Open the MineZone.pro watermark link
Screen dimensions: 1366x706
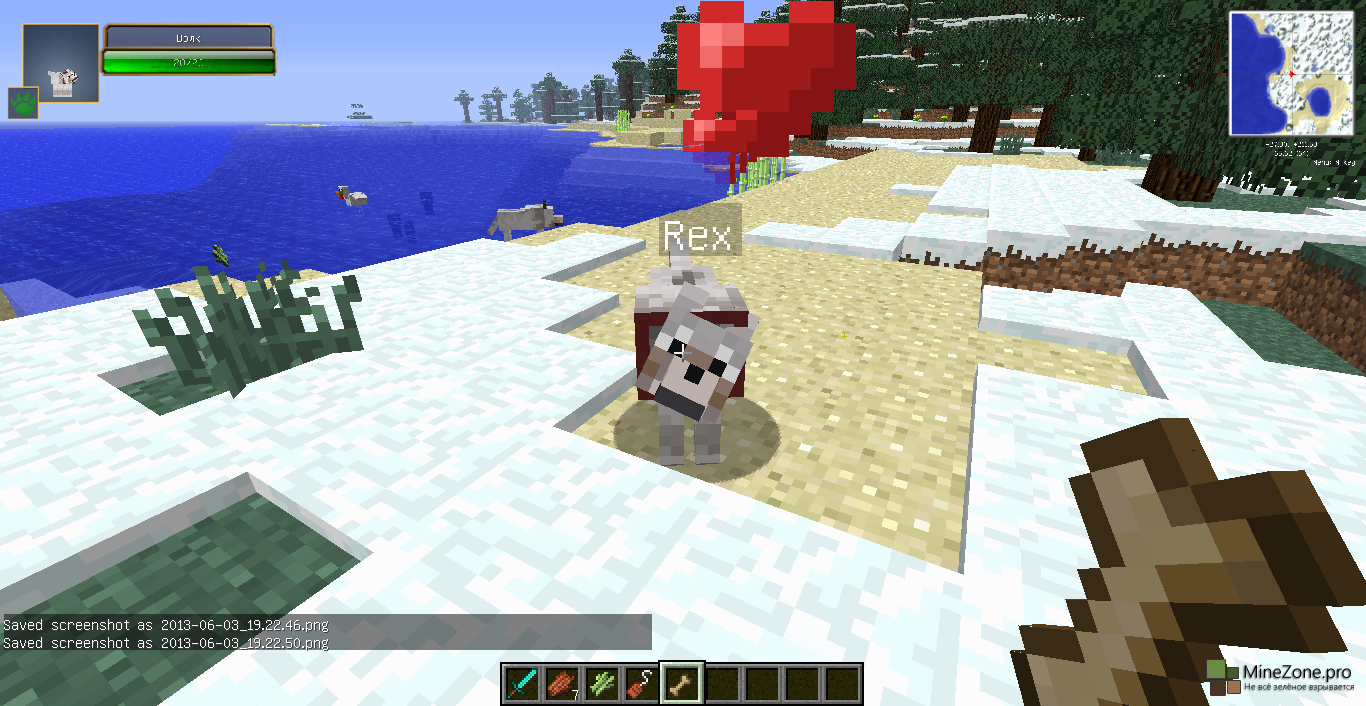tap(1285, 677)
